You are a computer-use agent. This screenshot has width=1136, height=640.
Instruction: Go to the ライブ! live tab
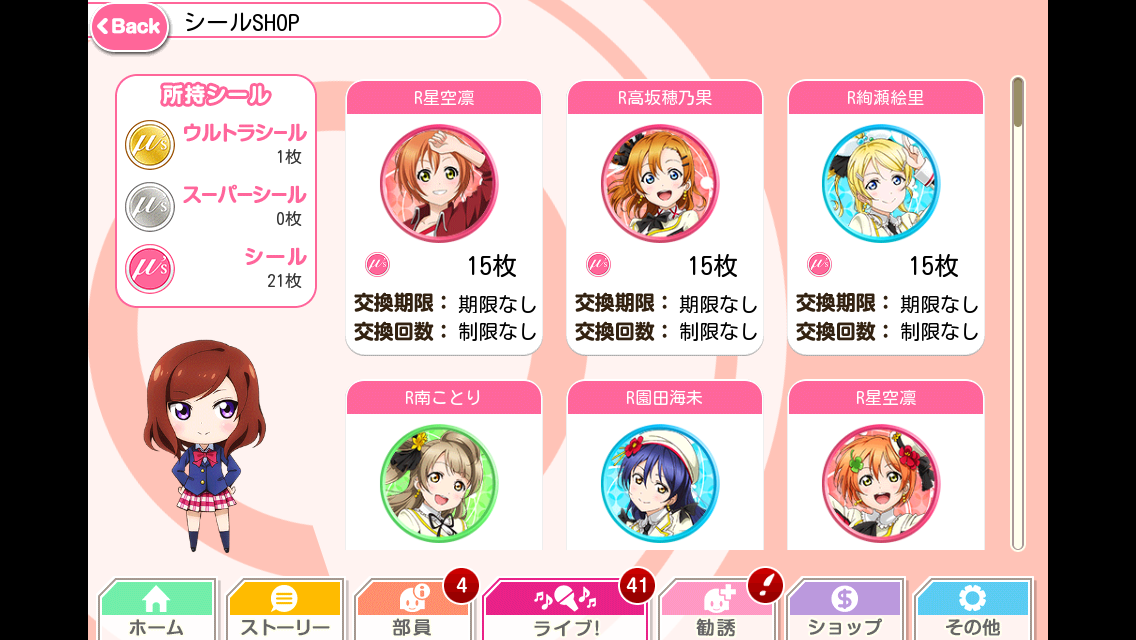click(x=565, y=610)
